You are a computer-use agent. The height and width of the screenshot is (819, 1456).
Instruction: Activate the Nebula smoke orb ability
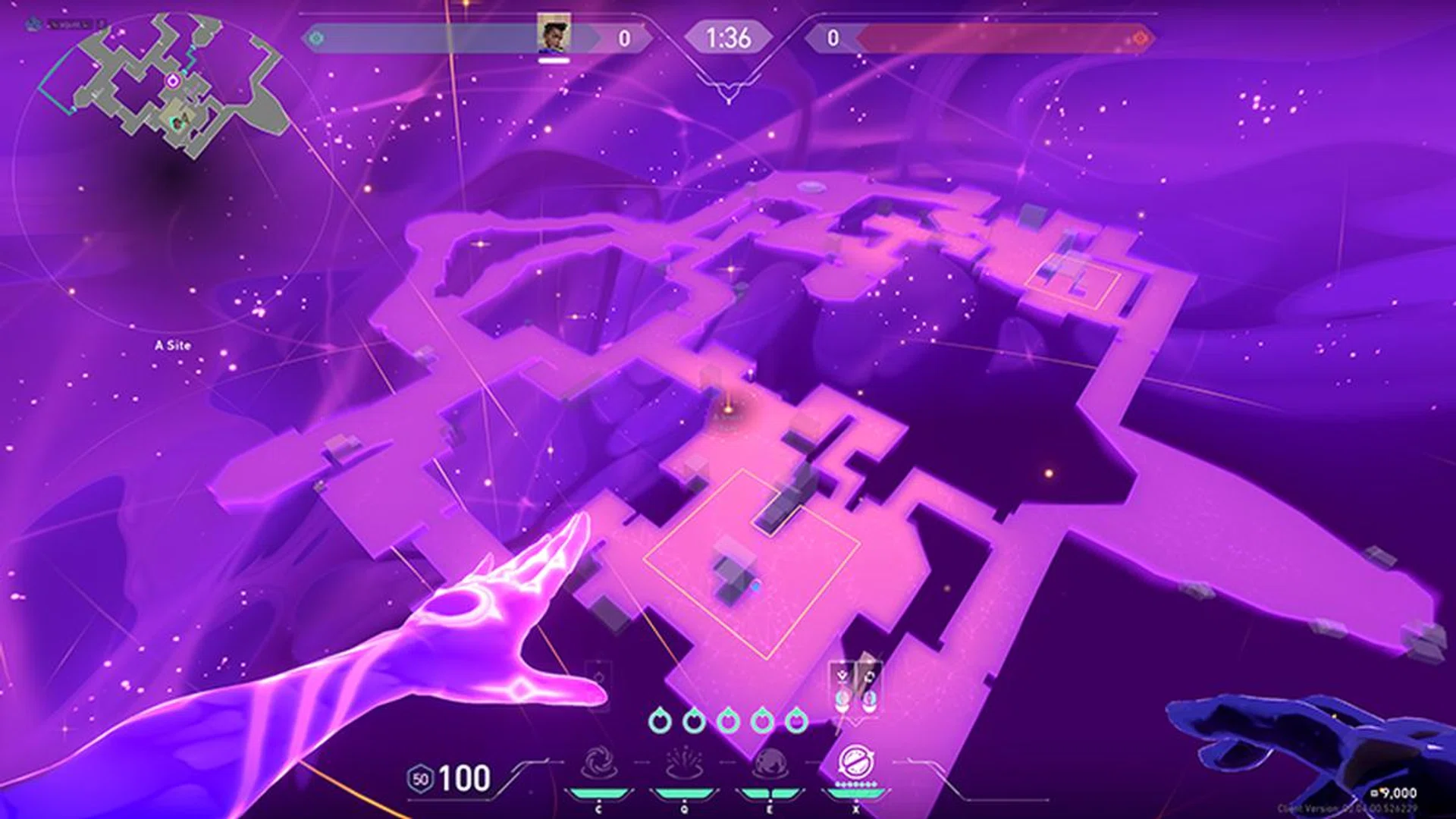pyautogui.click(x=770, y=764)
